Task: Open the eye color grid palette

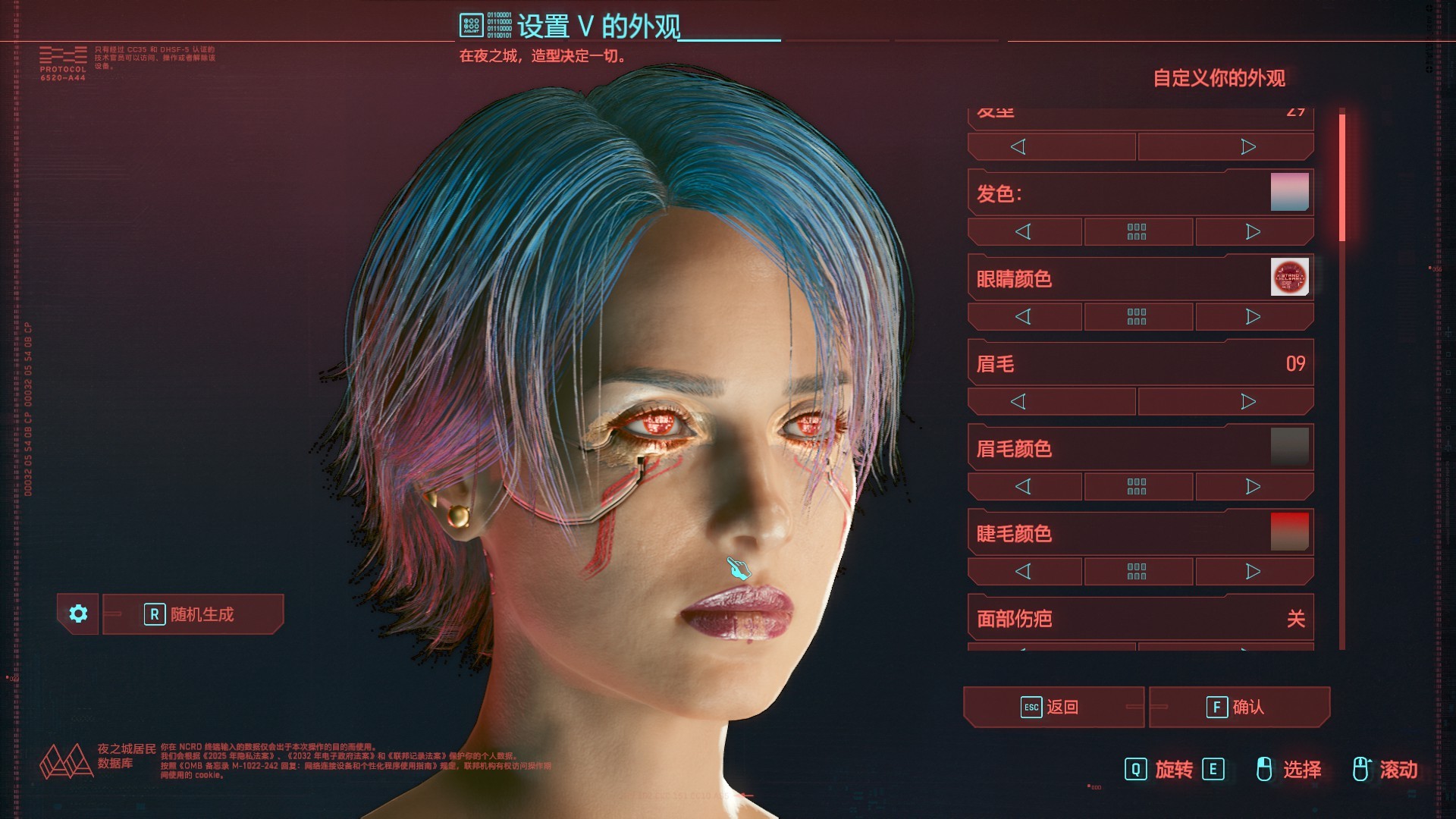Action: [x=1137, y=316]
